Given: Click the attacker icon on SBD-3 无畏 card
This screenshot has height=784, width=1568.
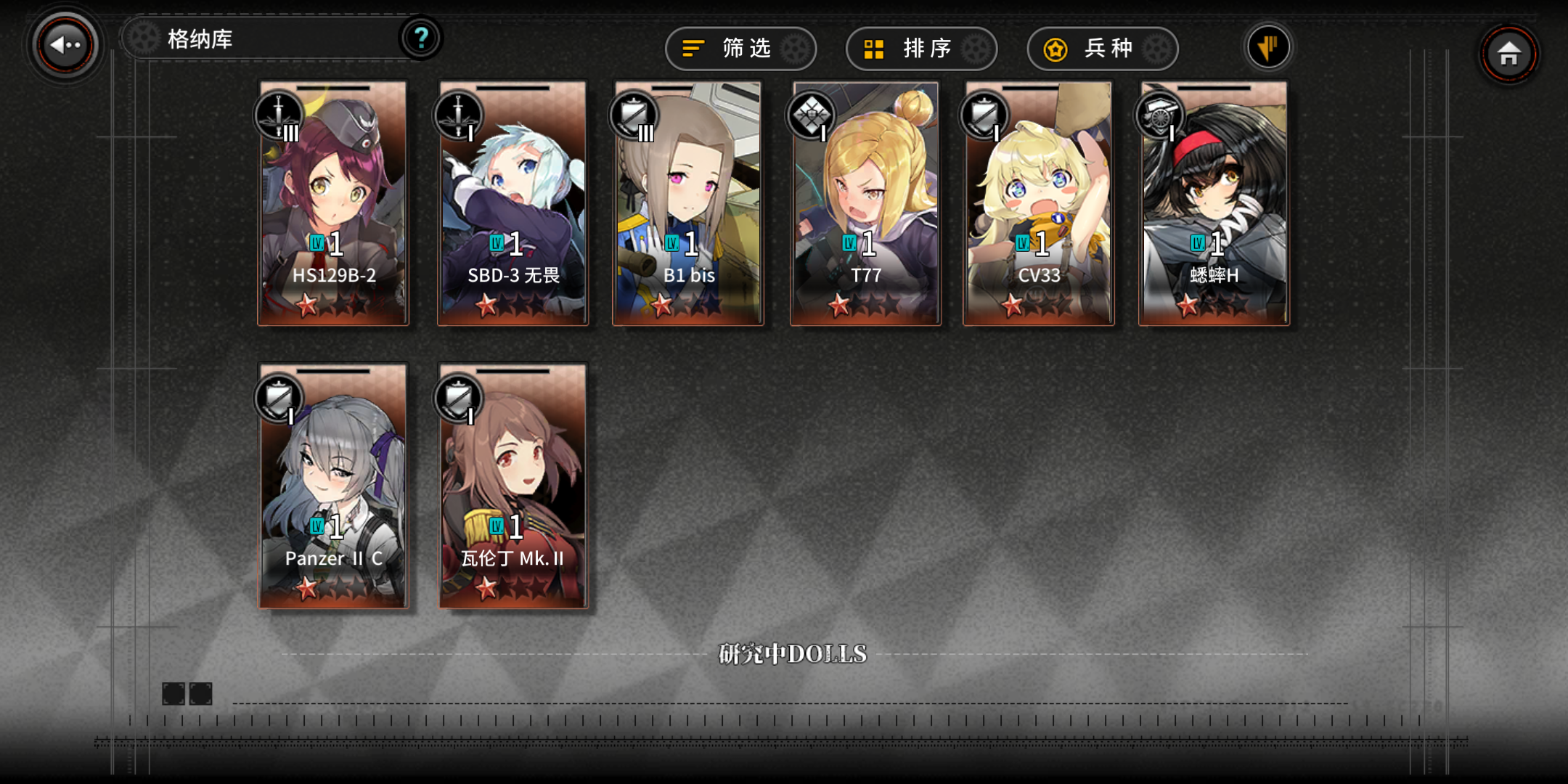Looking at the screenshot, I should pos(457,115).
